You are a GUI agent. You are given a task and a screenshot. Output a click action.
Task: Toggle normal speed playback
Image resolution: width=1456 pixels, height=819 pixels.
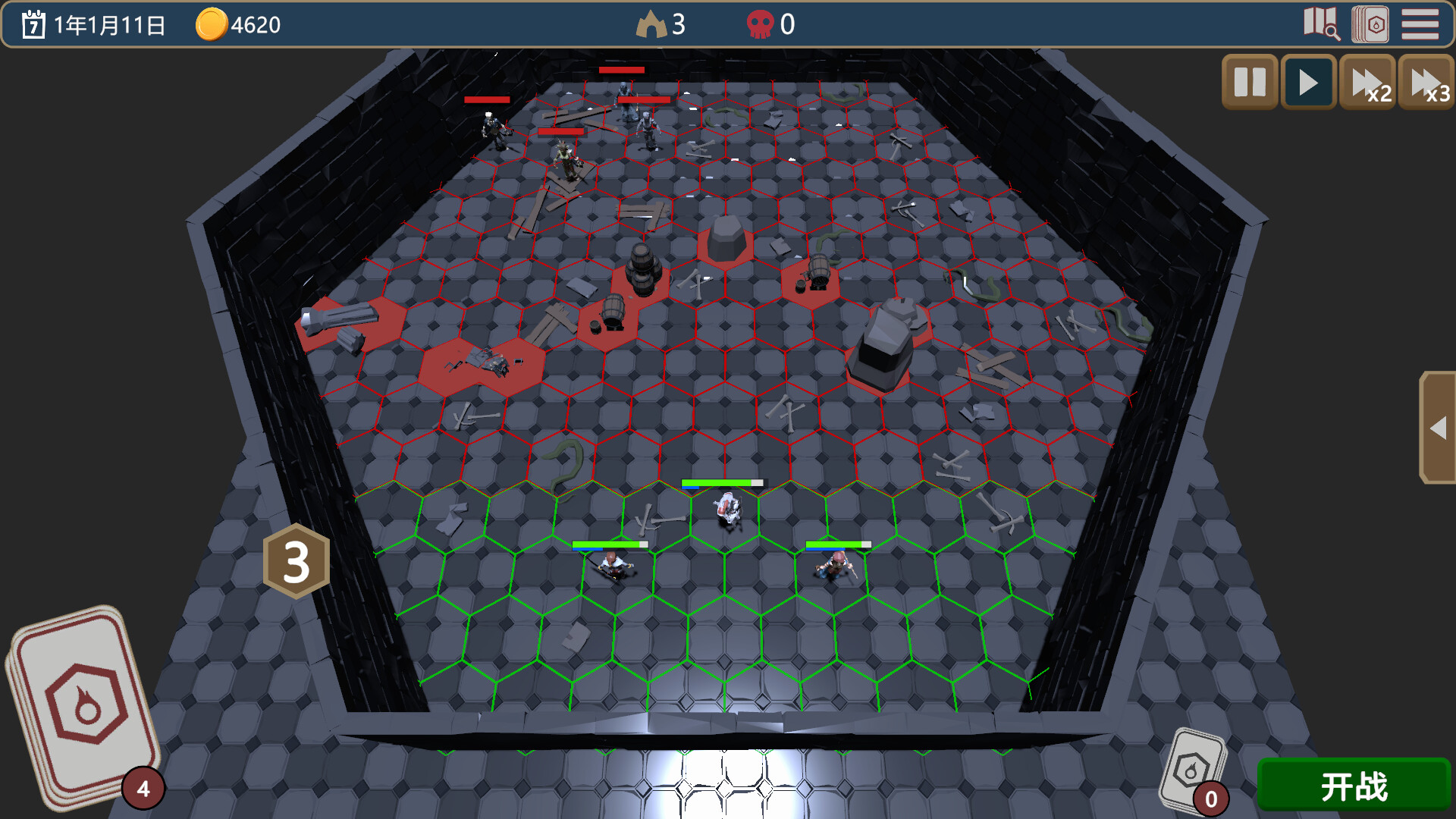[1308, 82]
